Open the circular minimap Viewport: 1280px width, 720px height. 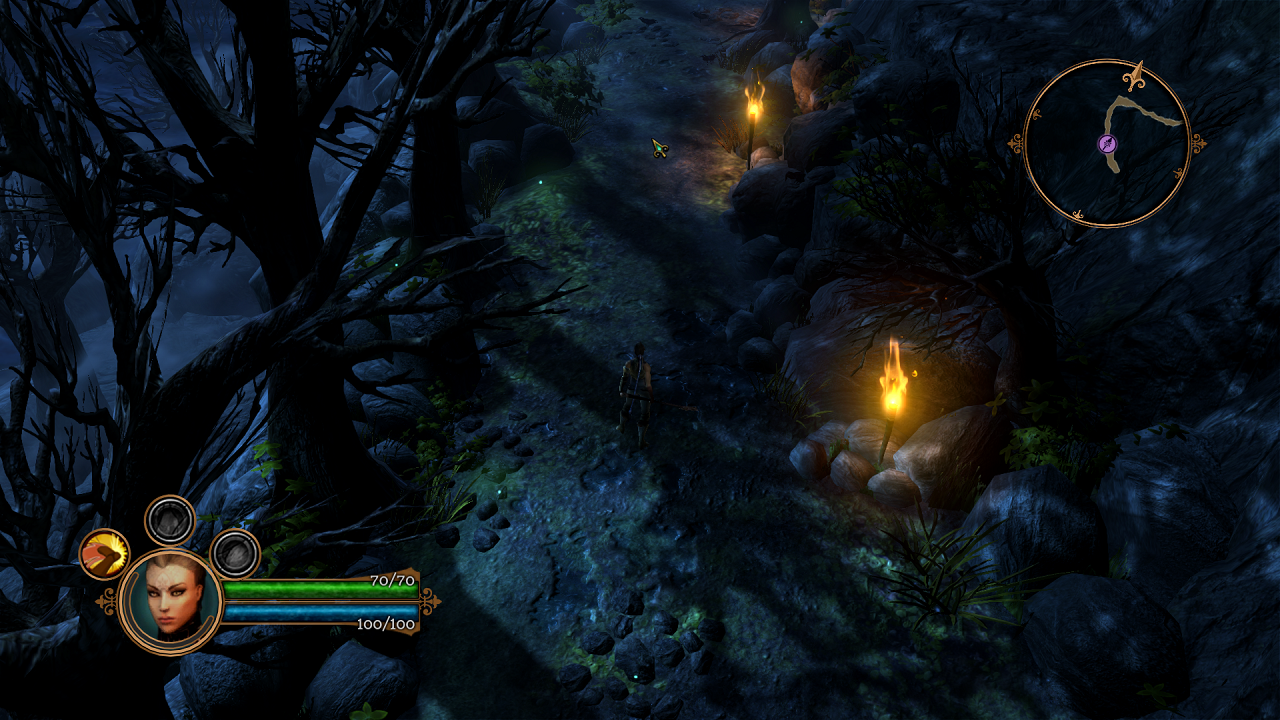pyautogui.click(x=1108, y=143)
